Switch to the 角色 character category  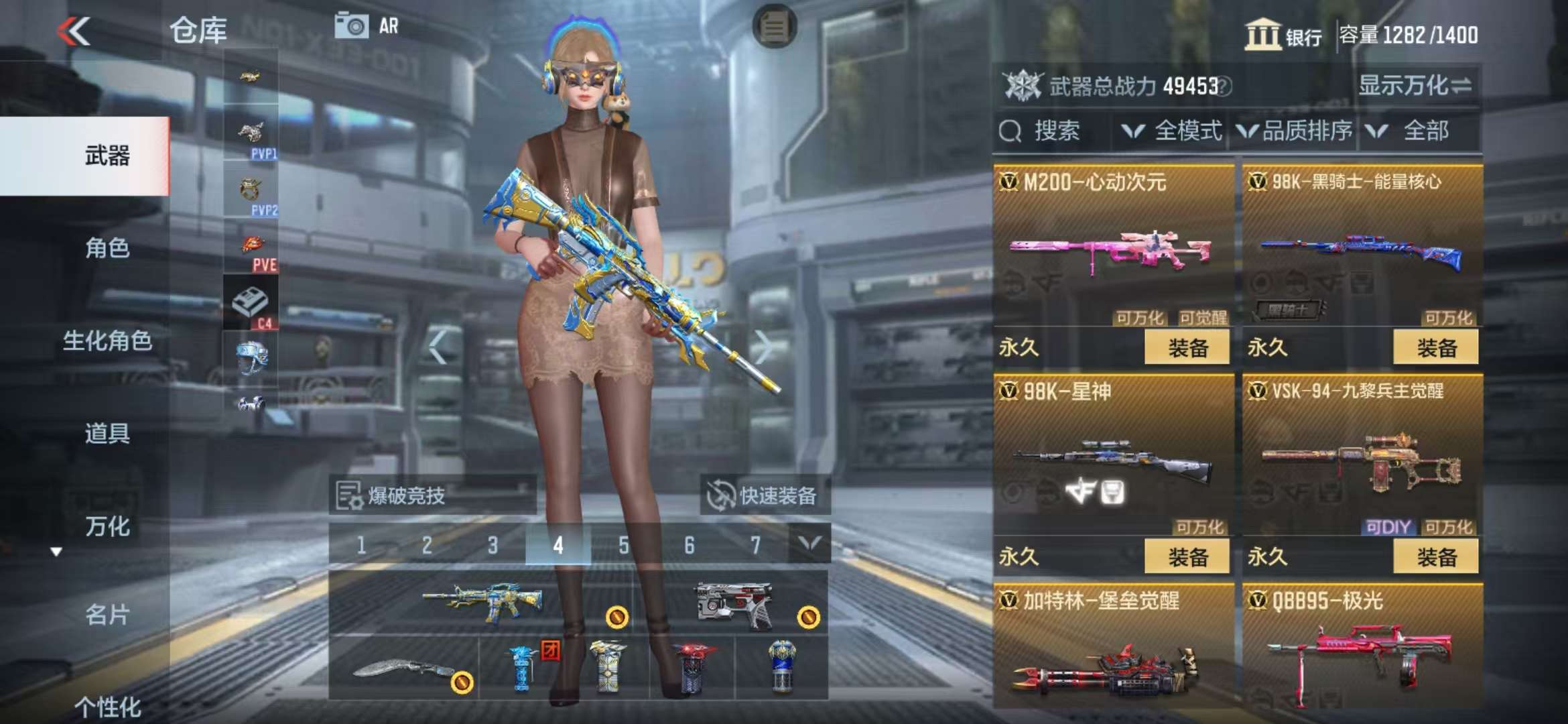tap(107, 248)
